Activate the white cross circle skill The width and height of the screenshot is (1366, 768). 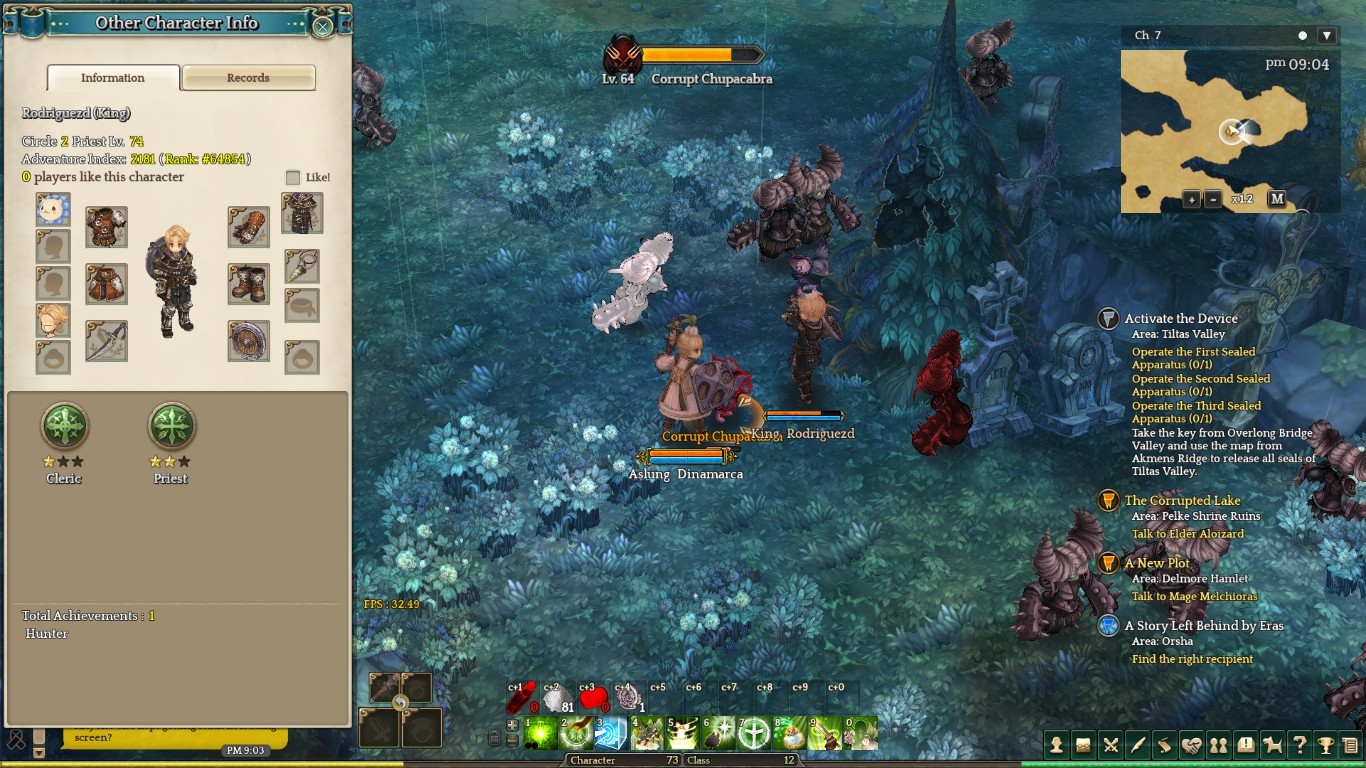(753, 733)
